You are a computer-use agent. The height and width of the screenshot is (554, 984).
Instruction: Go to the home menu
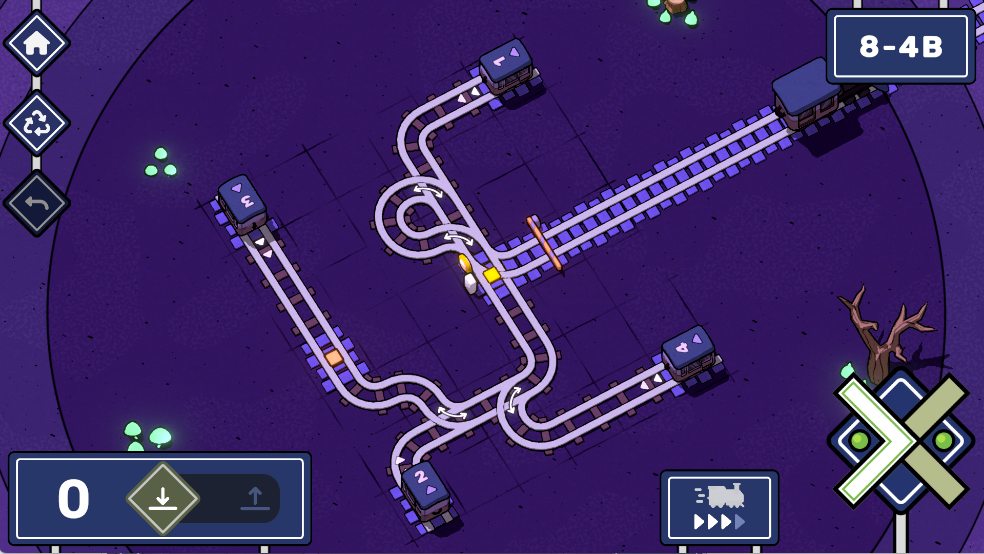click(37, 43)
